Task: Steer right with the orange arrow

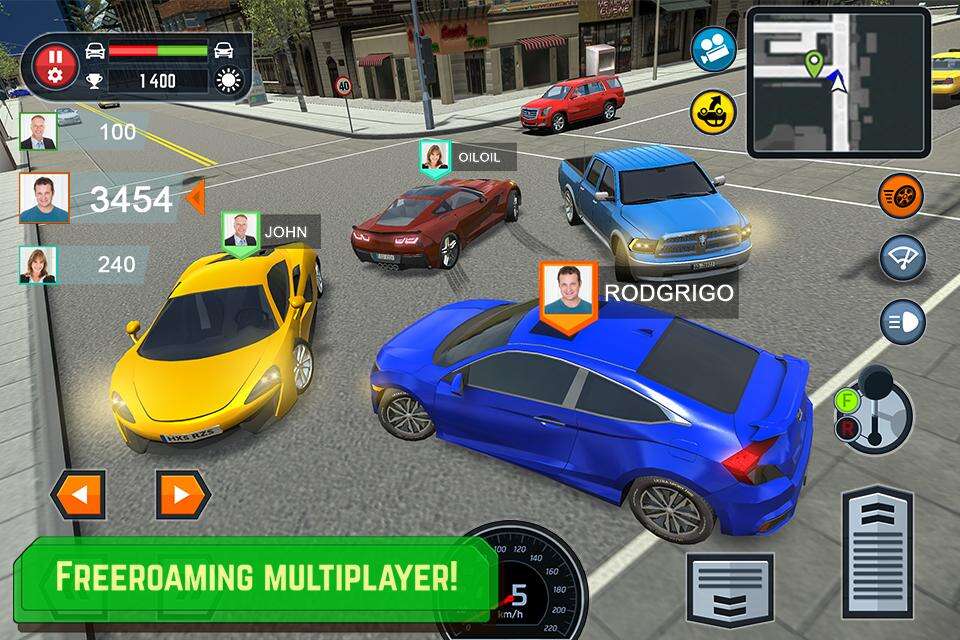Action: (183, 494)
